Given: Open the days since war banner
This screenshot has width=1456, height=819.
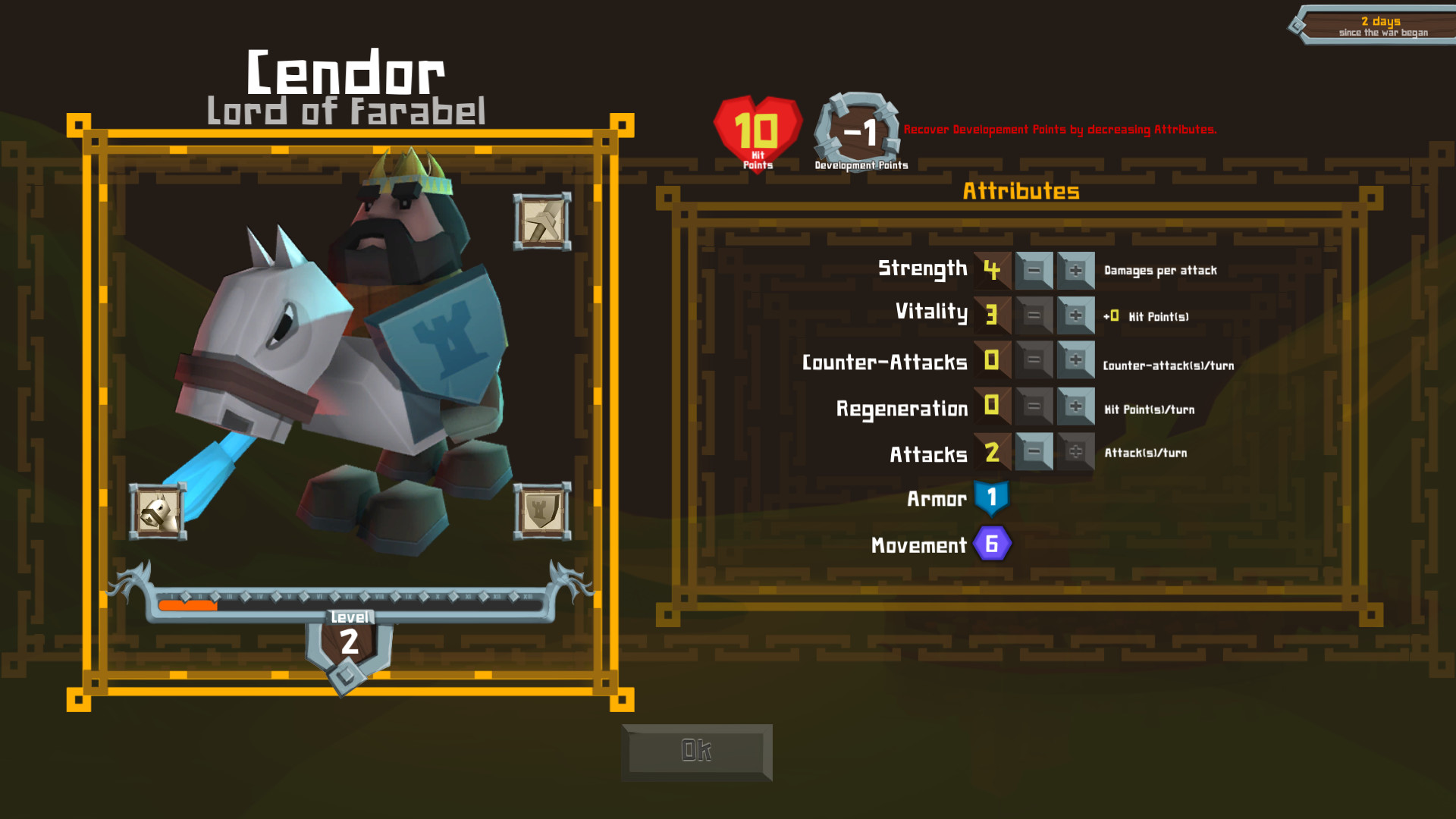Looking at the screenshot, I should coord(1376,26).
